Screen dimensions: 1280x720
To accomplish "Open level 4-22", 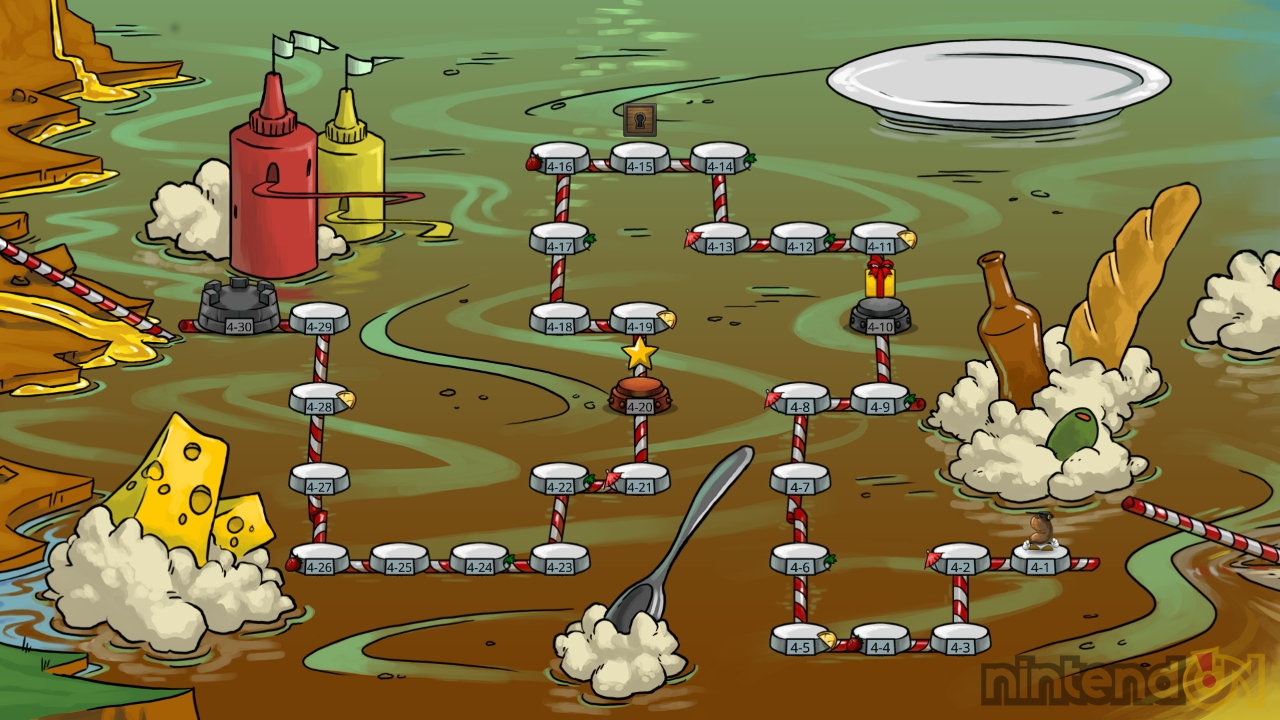I will [x=560, y=481].
